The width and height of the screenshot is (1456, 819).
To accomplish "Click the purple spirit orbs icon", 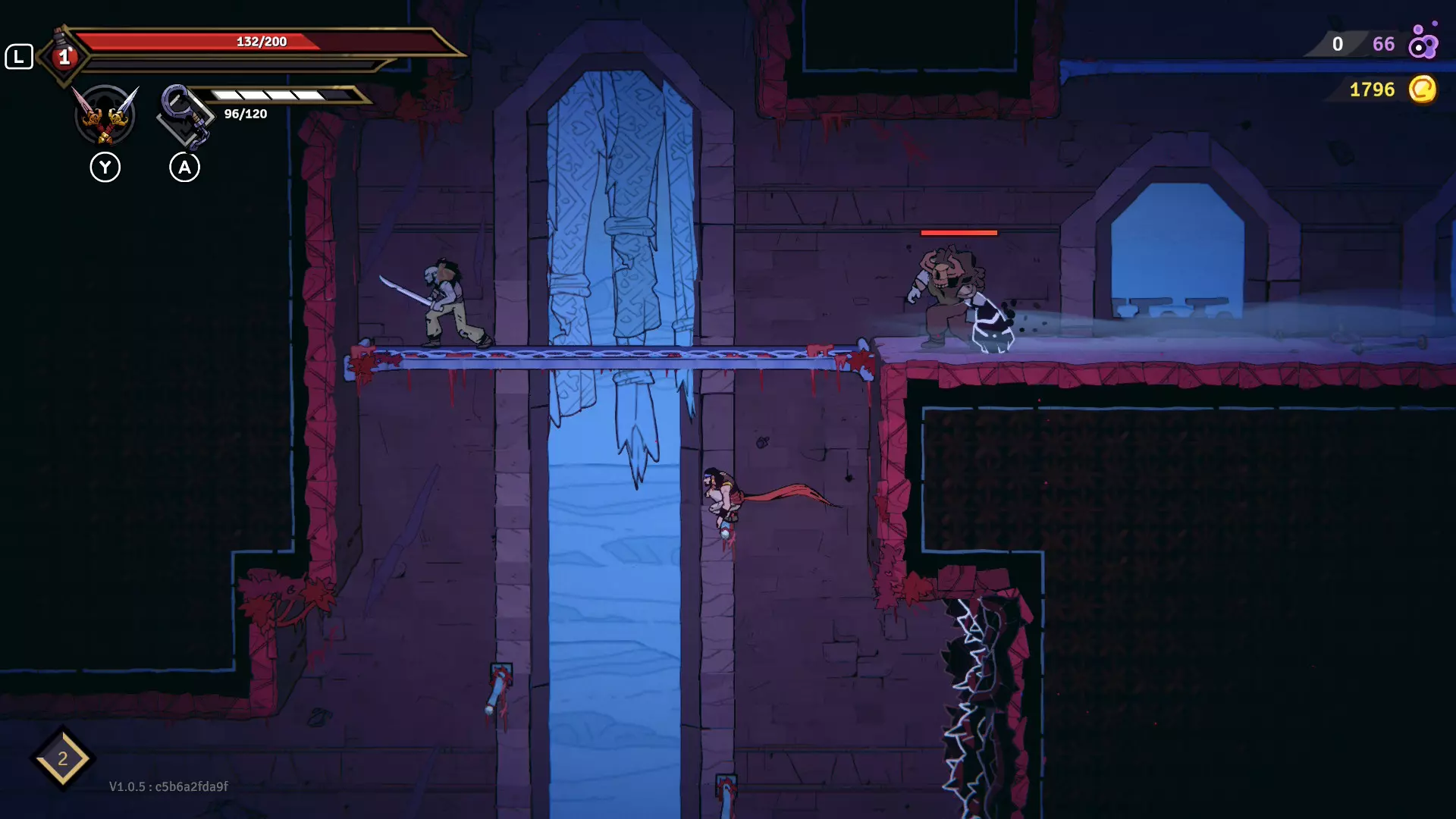I will (x=1423, y=42).
